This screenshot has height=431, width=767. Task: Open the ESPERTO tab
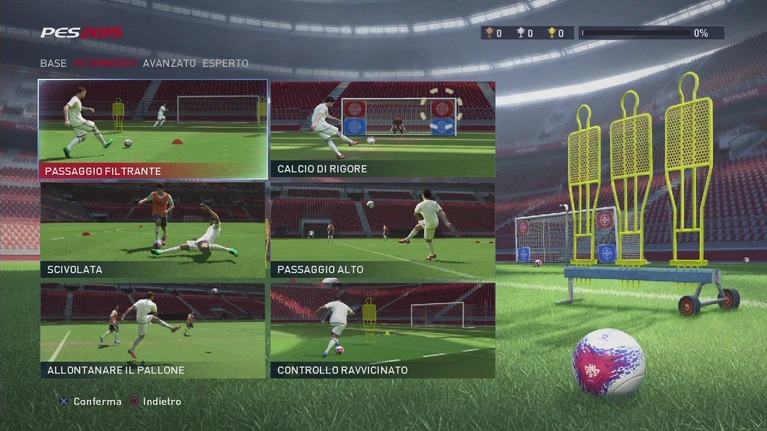[x=225, y=63]
